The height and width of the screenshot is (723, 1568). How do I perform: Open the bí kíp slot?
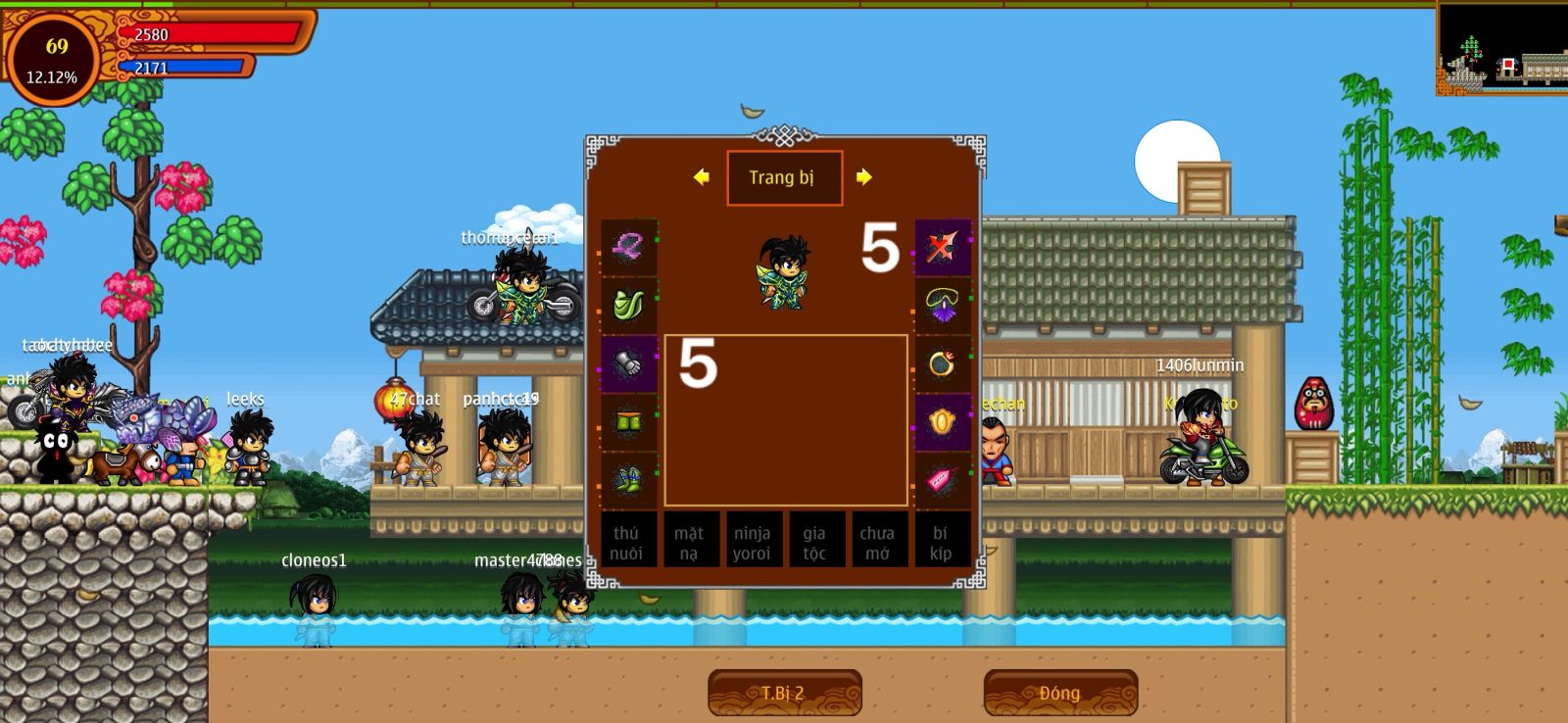pyautogui.click(x=941, y=542)
